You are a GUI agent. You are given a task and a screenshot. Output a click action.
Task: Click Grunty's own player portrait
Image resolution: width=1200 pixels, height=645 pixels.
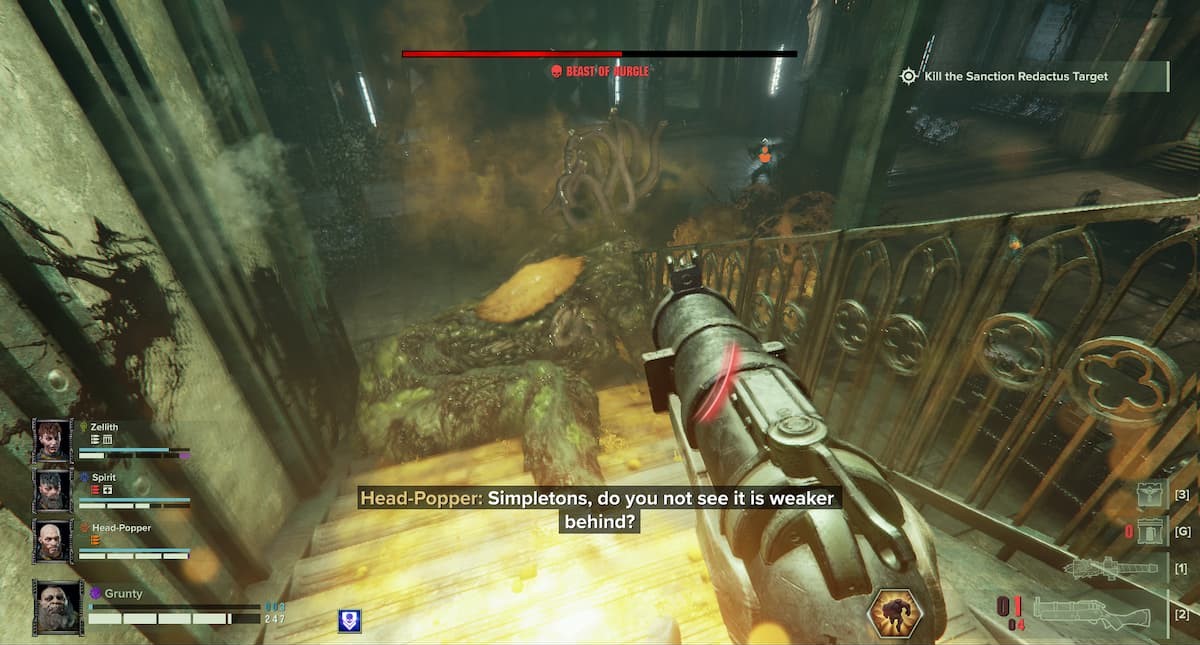tap(58, 607)
